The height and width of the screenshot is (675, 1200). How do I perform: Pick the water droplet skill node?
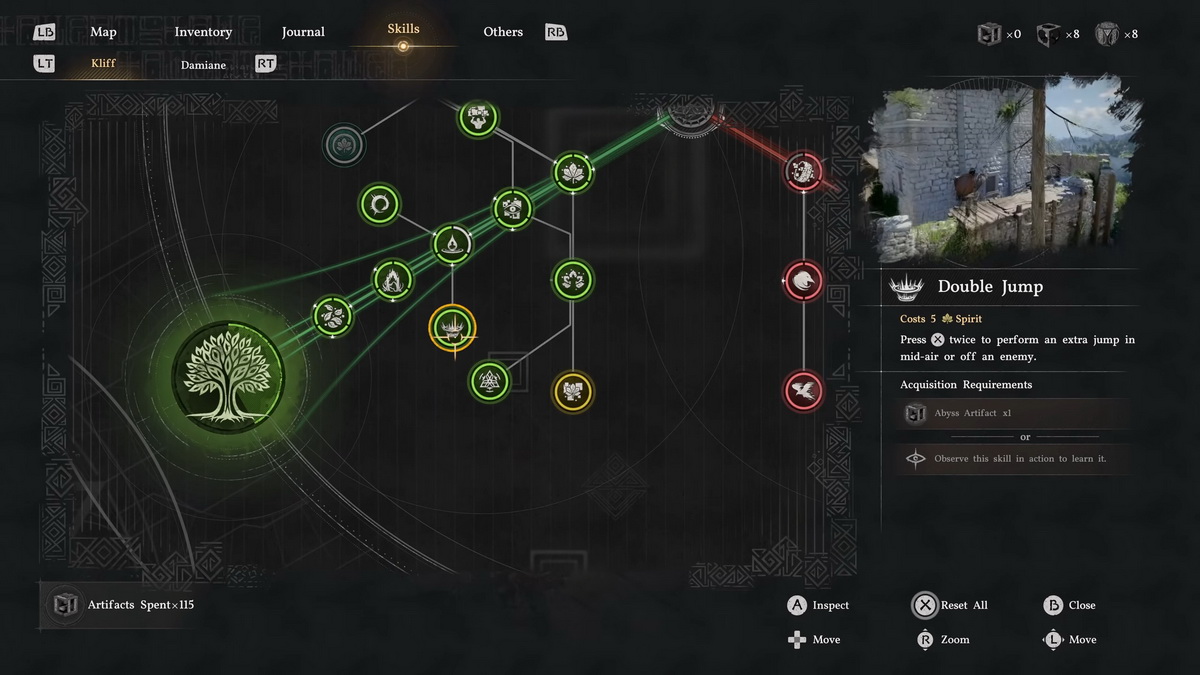click(x=452, y=244)
